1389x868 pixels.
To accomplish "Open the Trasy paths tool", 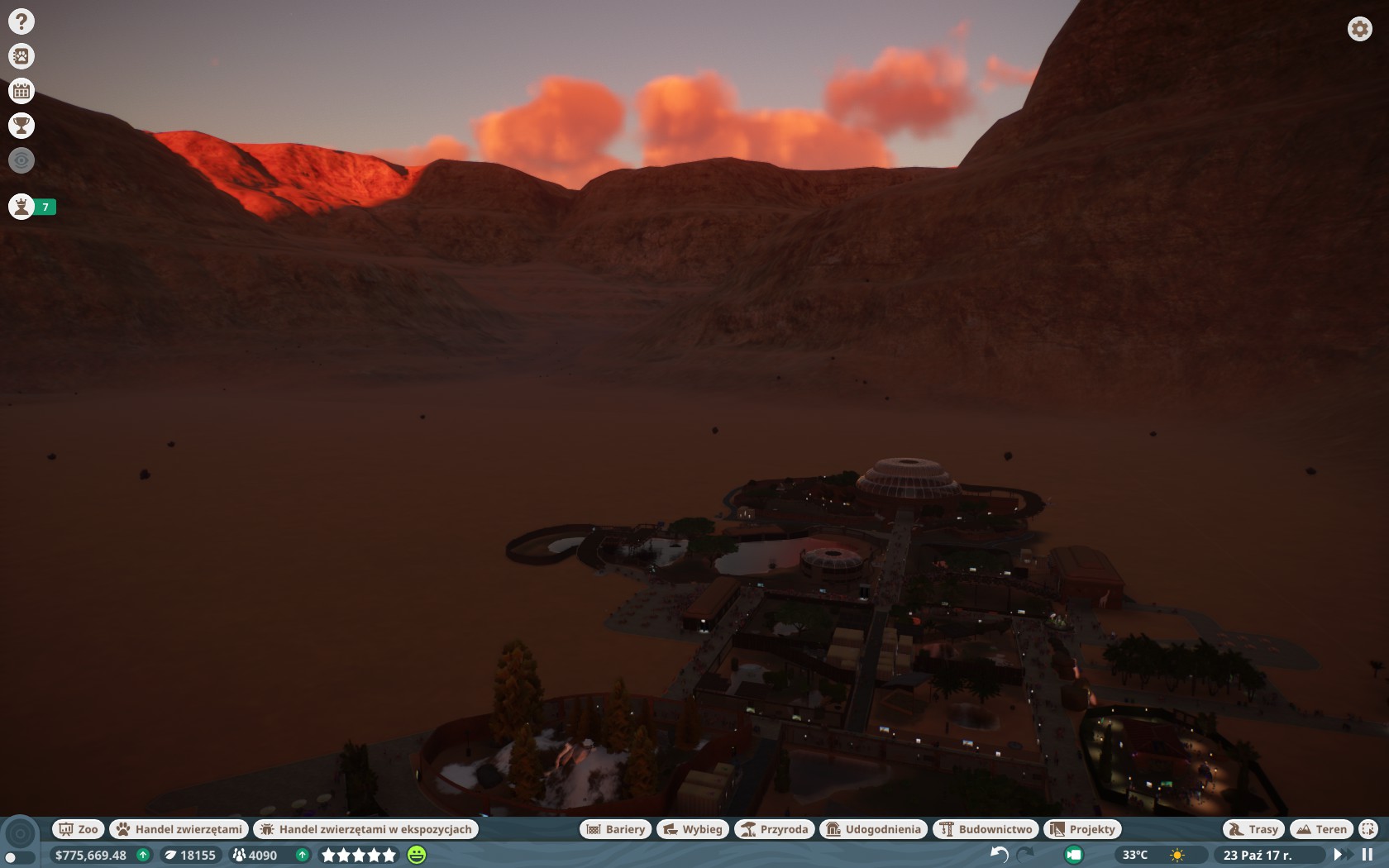I will pyautogui.click(x=1253, y=829).
